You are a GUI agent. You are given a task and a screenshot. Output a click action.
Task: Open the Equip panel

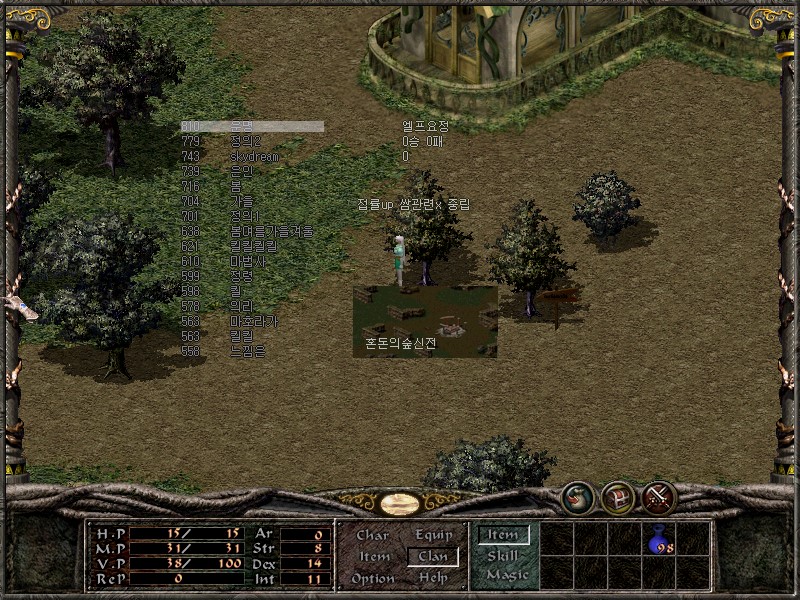coord(433,535)
